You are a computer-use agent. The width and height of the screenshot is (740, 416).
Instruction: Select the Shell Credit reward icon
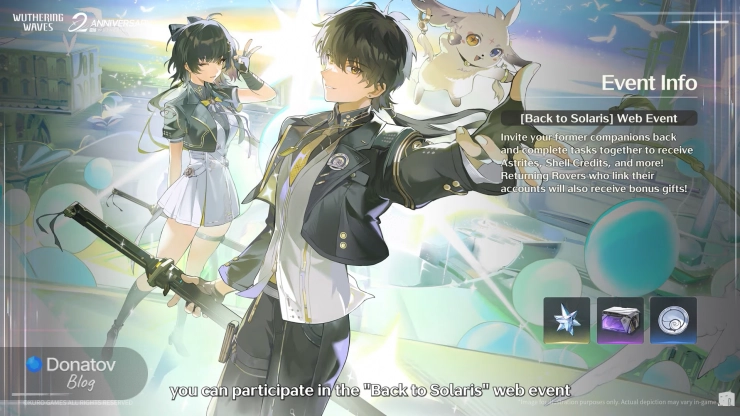pyautogui.click(x=673, y=320)
